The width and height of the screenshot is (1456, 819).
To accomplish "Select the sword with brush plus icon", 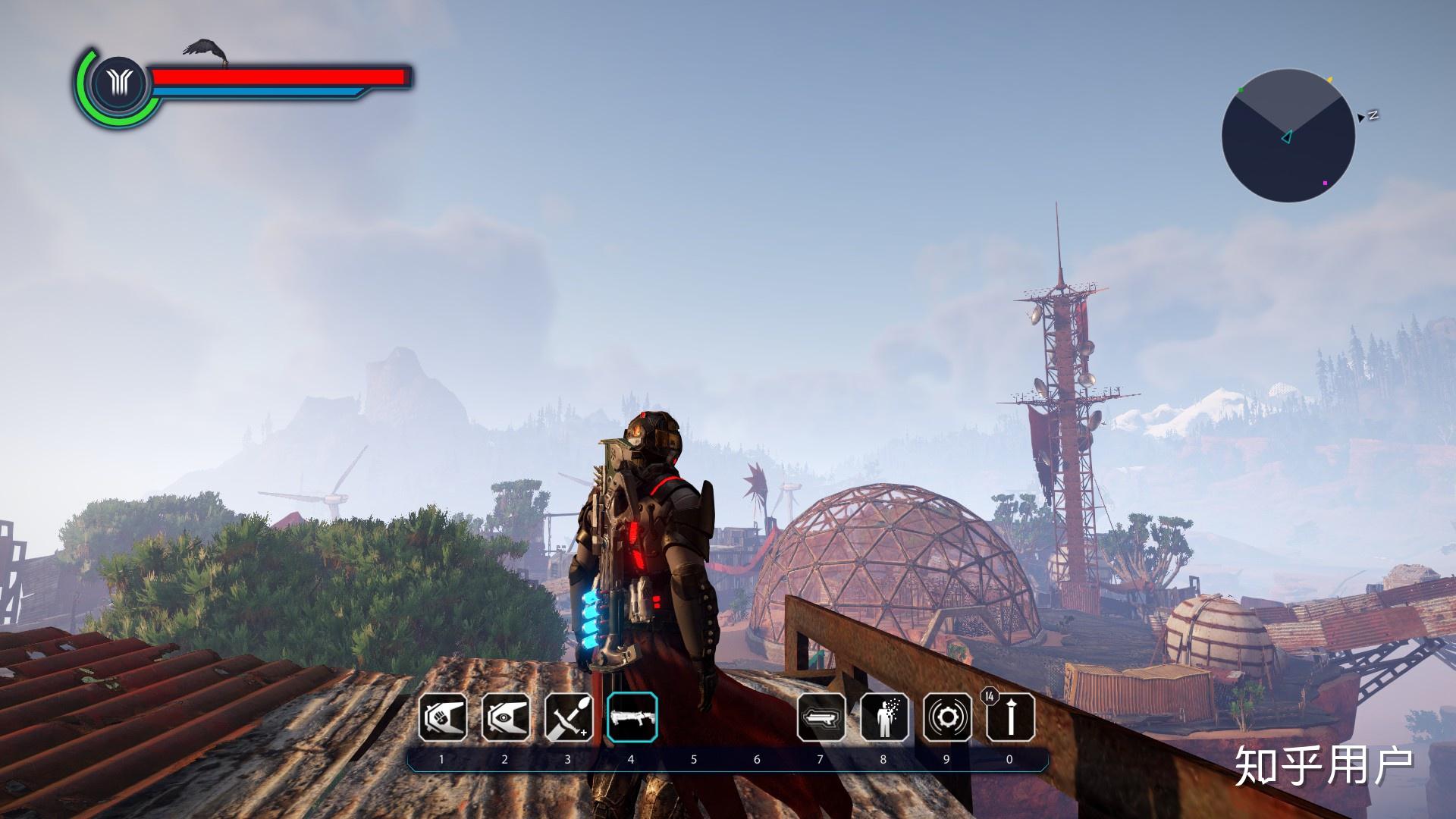I will point(569,717).
